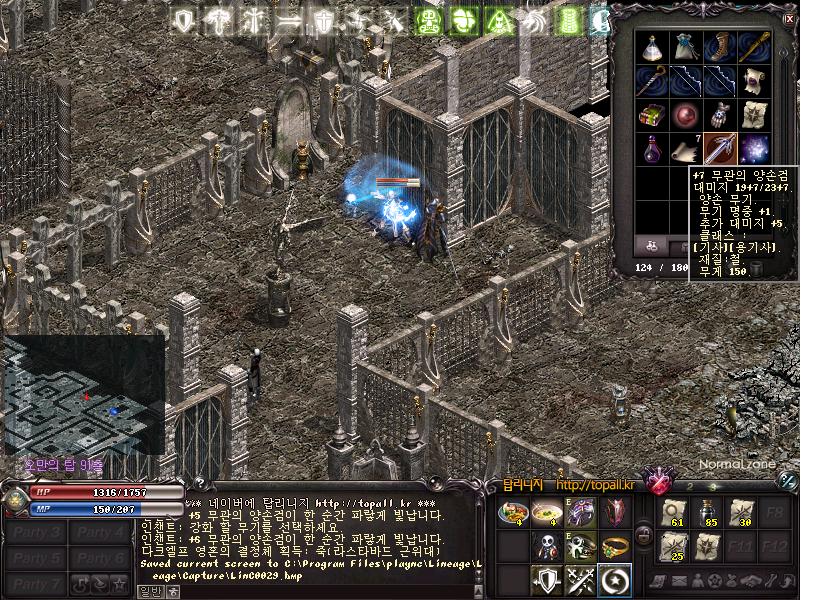Use the purple potion in inventory
This screenshot has height=600, width=840.
tap(653, 148)
